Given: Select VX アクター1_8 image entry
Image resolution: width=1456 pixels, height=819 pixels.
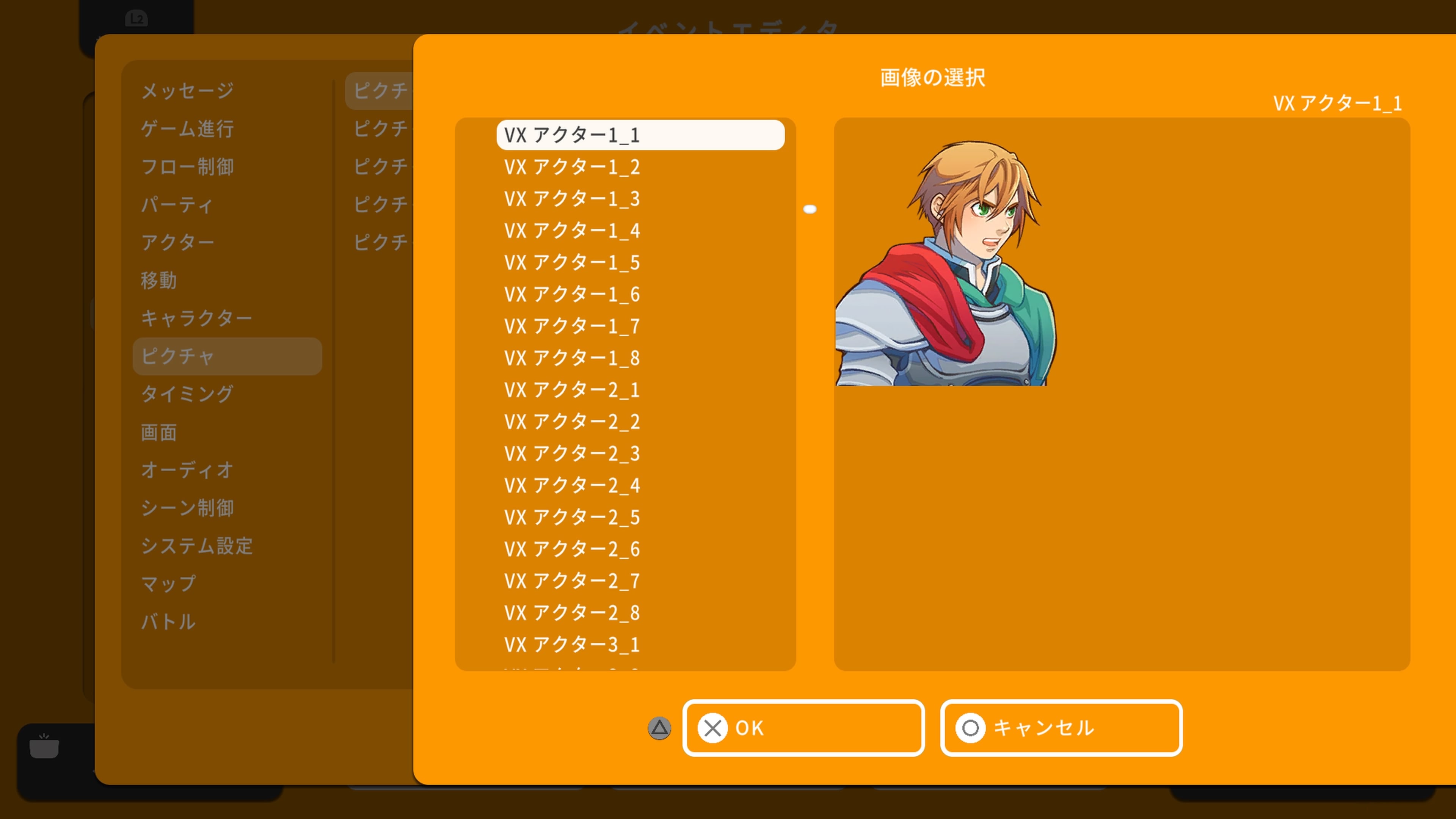Looking at the screenshot, I should [572, 357].
